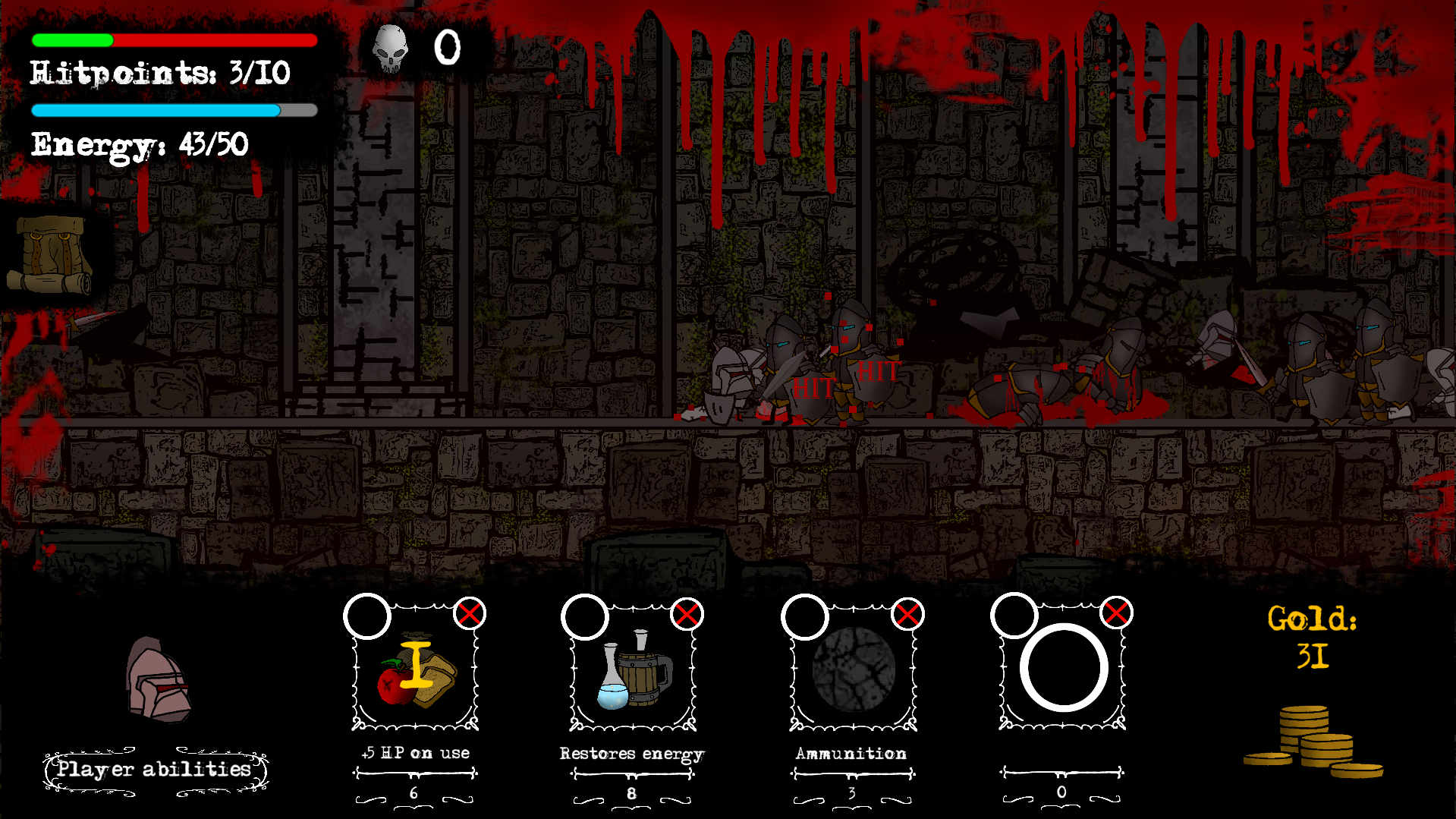Open the backpack inventory icon
Screen dimensions: 1456x819
(x=50, y=254)
